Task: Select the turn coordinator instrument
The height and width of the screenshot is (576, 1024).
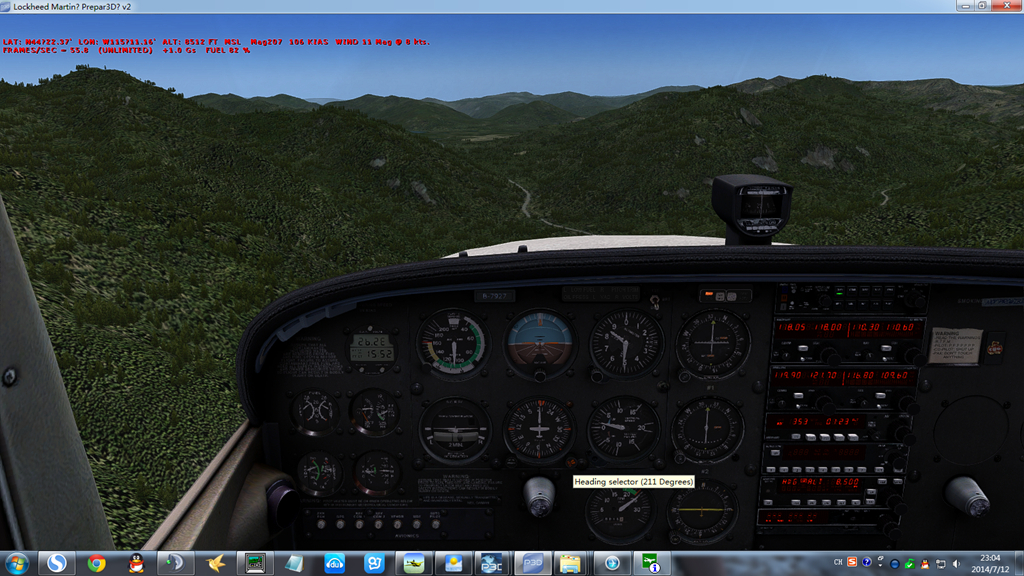Action: [x=454, y=430]
